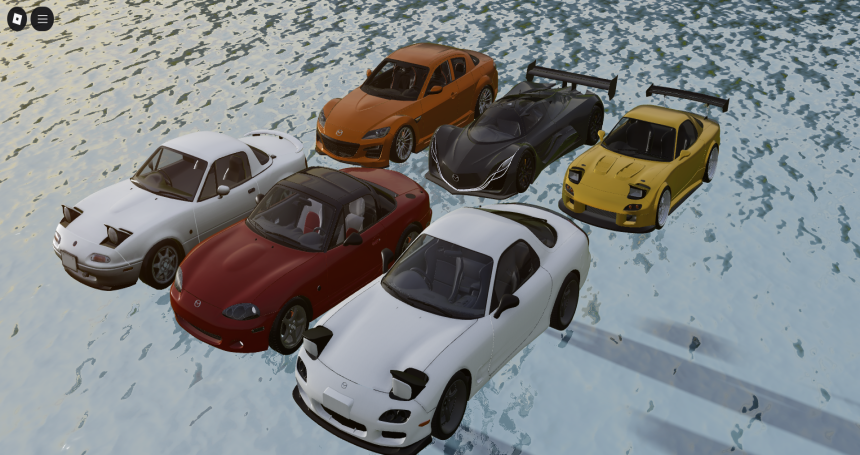Open the Roblox logo menu
The height and width of the screenshot is (455, 860).
pyautogui.click(x=18, y=18)
